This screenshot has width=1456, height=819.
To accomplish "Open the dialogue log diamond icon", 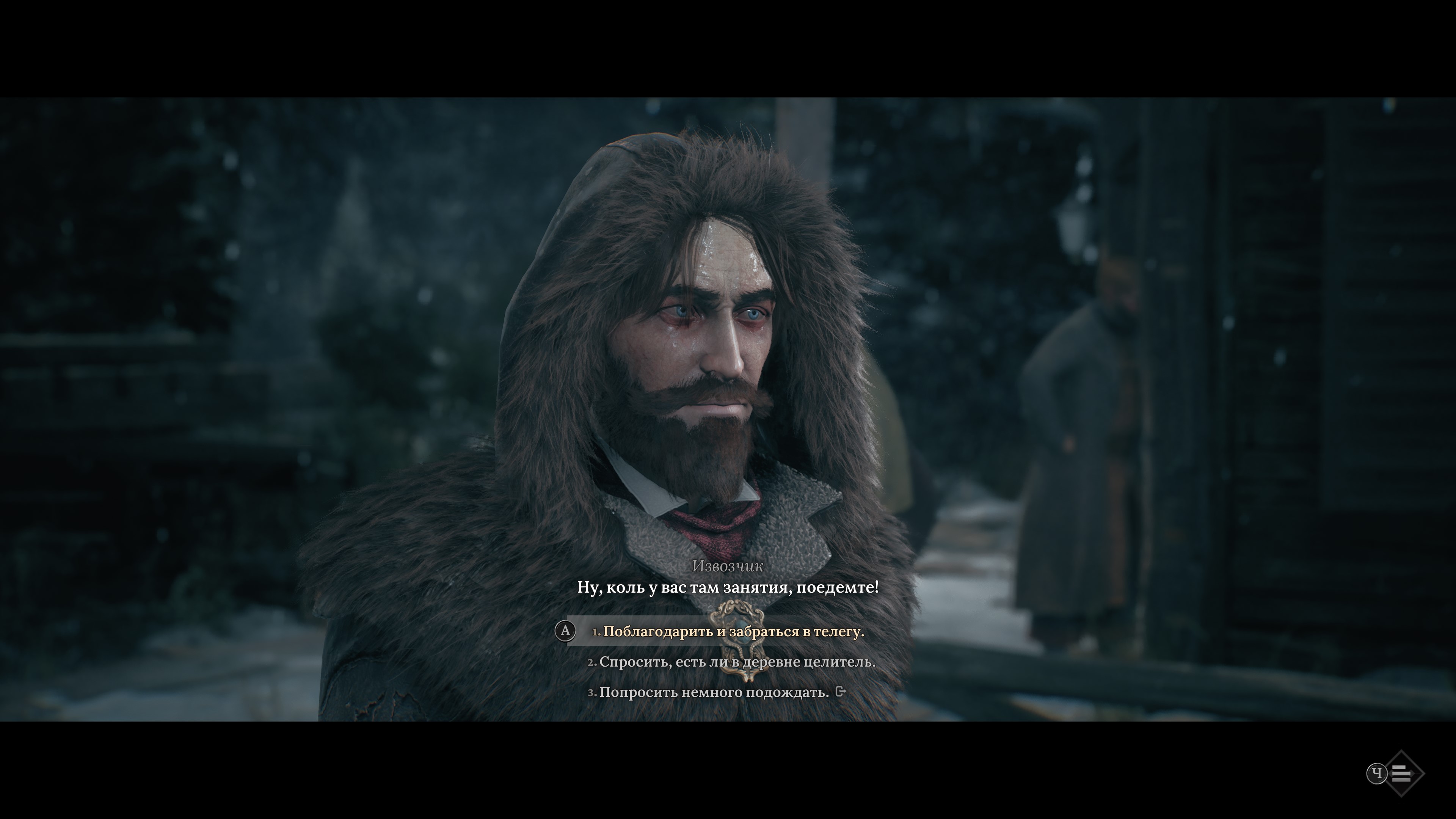I will tap(1401, 773).
